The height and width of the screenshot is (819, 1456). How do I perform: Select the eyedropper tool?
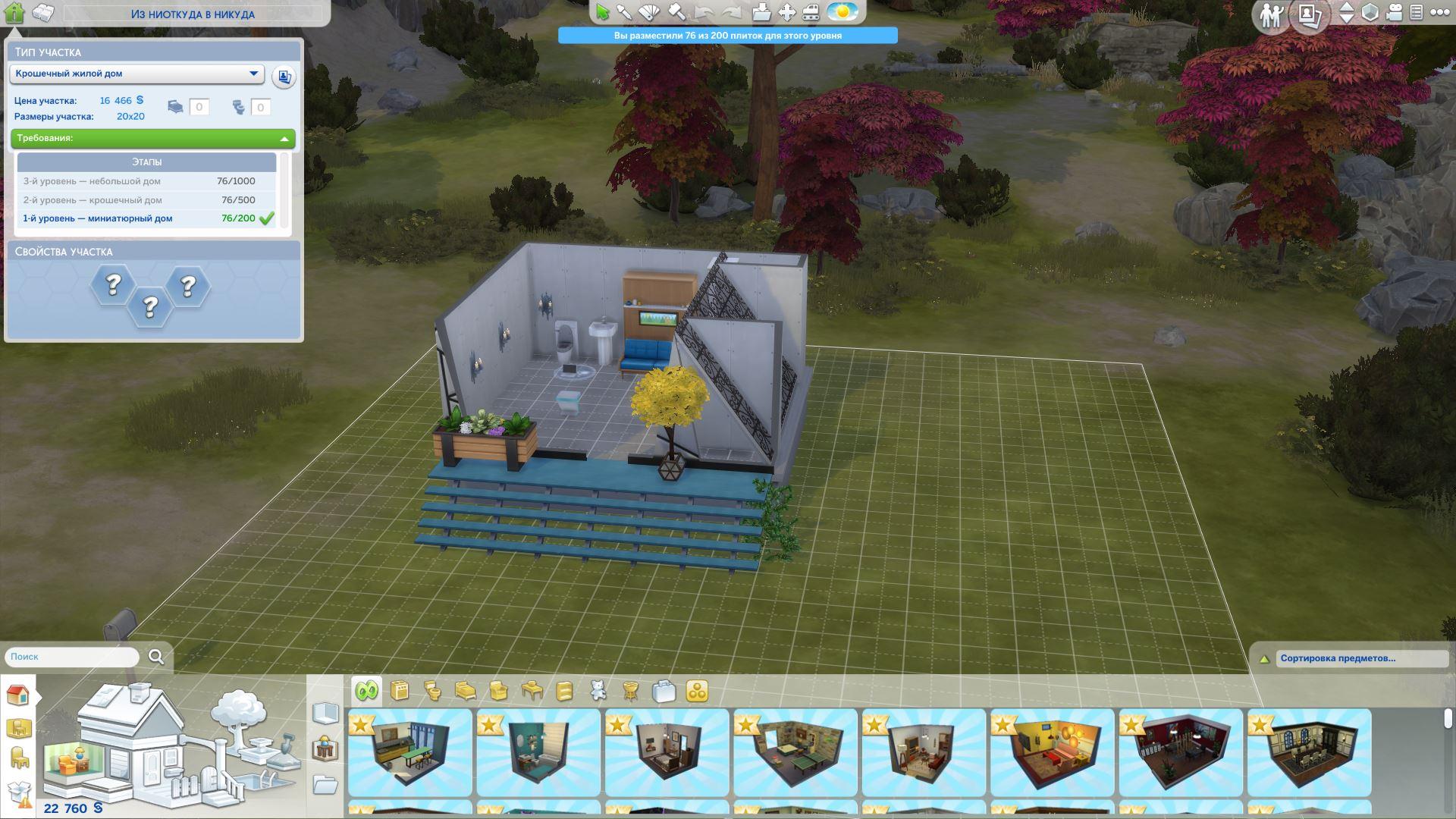(x=624, y=12)
